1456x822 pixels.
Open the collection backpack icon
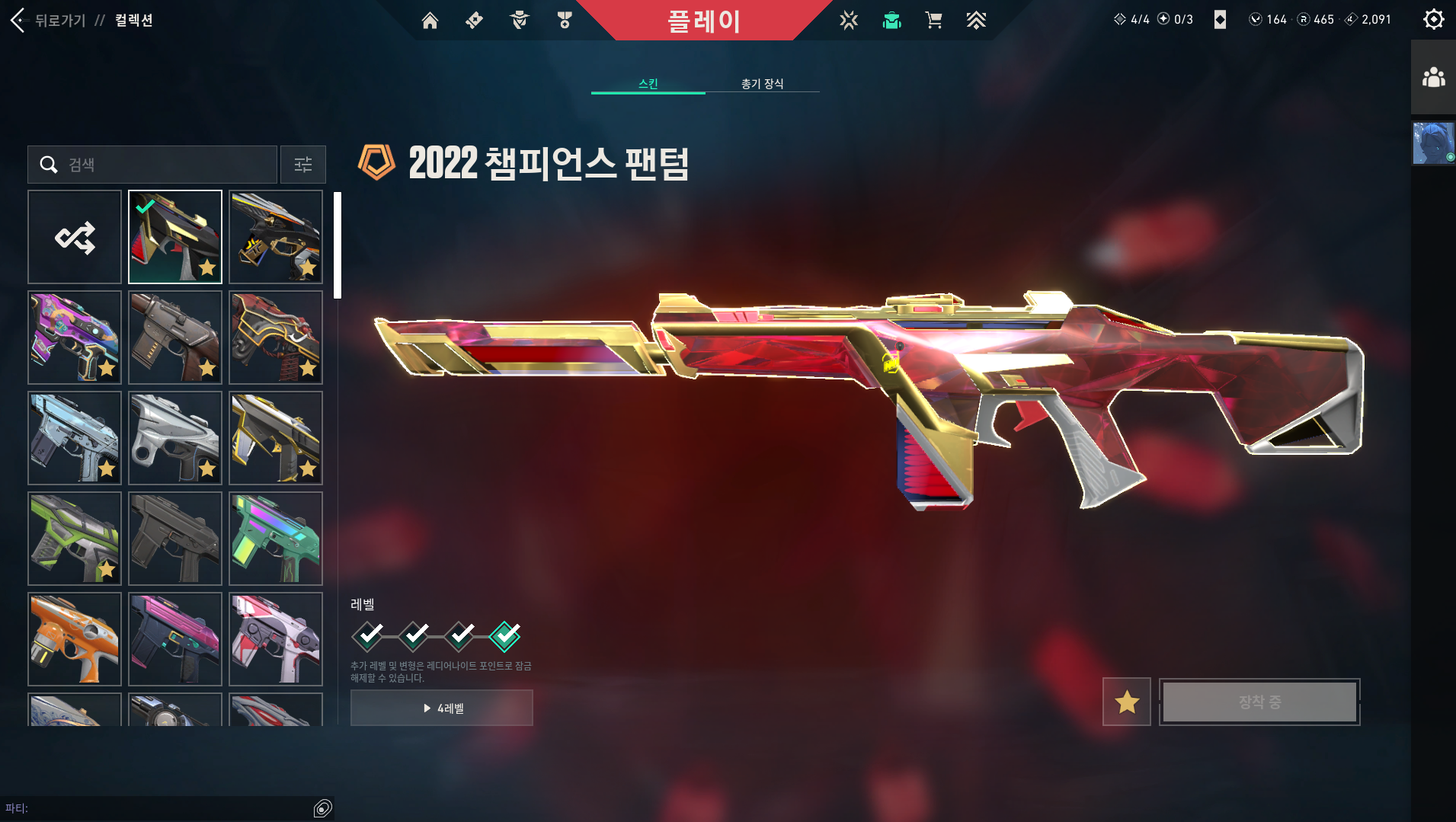coord(891,21)
